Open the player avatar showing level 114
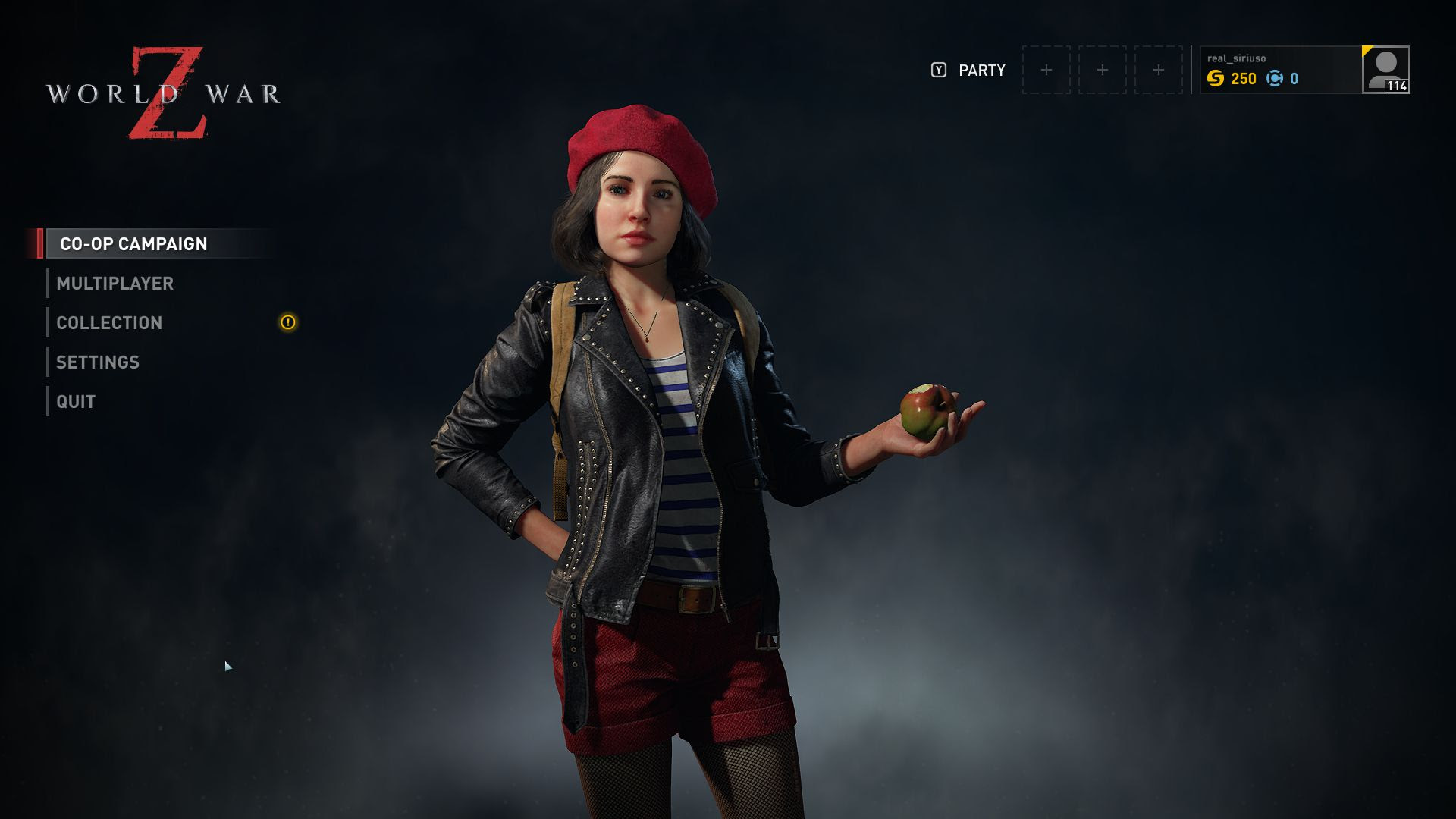This screenshot has height=819, width=1456. [1386, 70]
